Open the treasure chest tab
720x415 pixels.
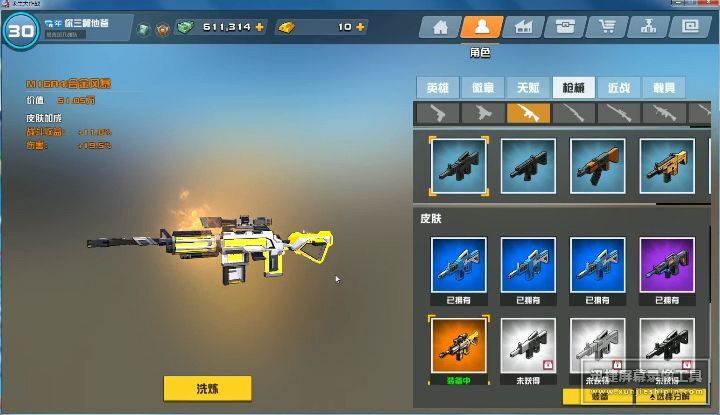point(564,27)
